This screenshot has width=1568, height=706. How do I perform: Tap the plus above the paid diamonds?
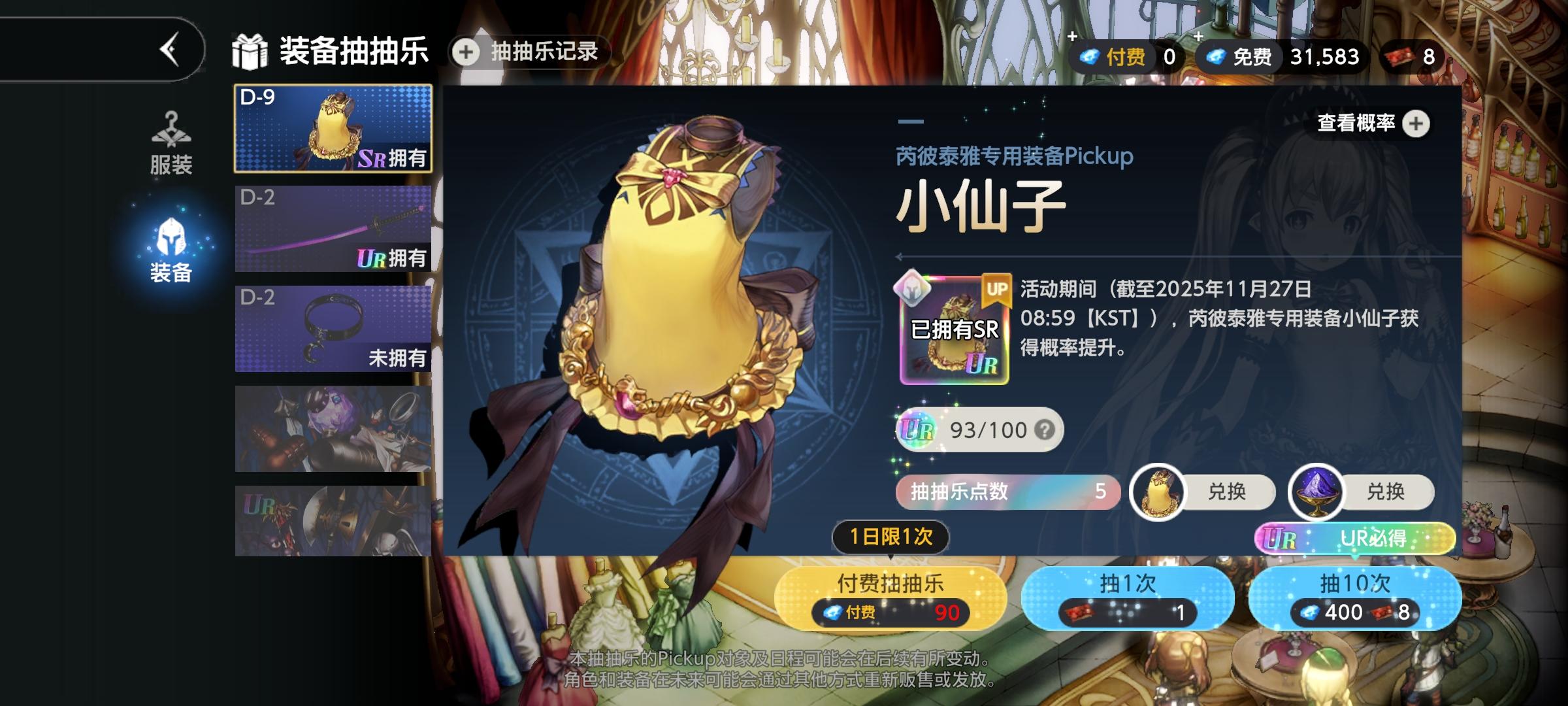click(x=1072, y=36)
